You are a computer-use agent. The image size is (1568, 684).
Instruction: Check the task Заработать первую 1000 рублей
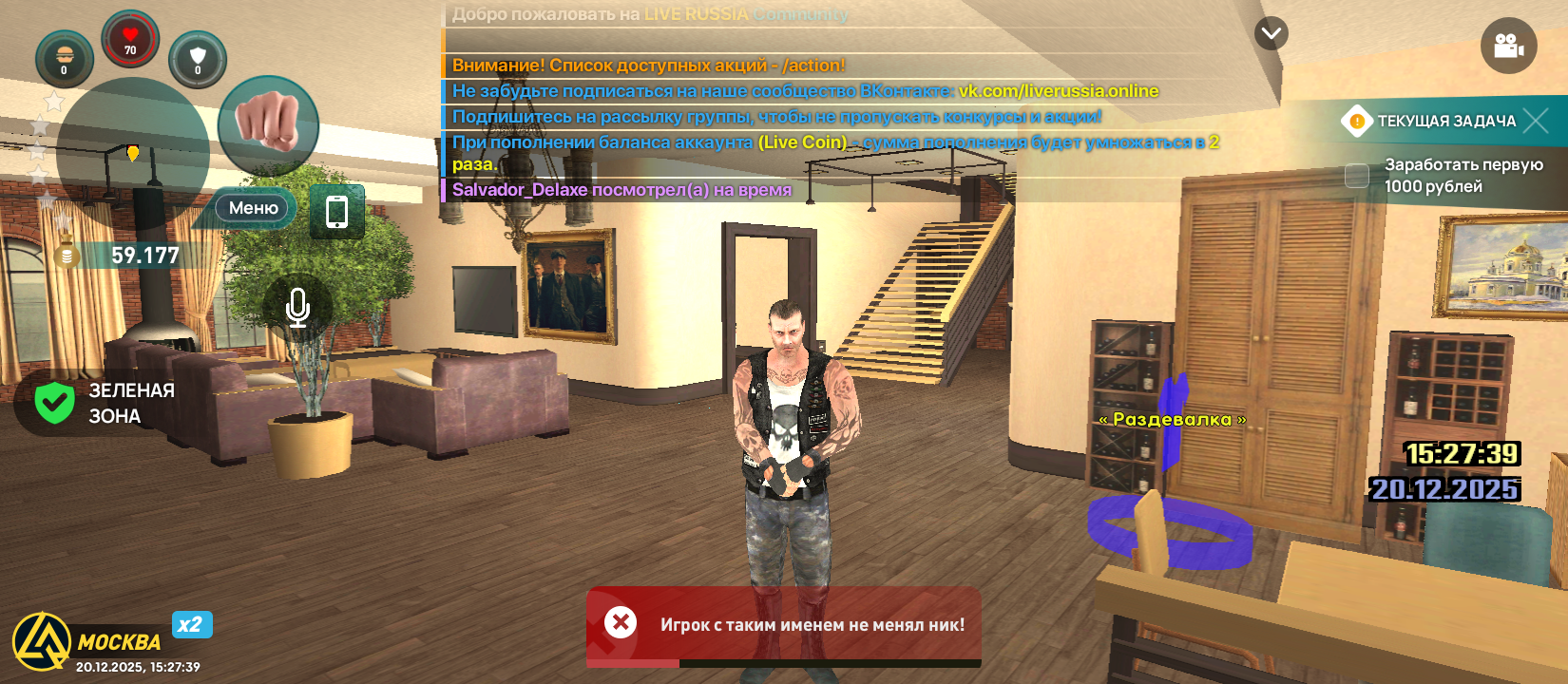coord(1356,176)
